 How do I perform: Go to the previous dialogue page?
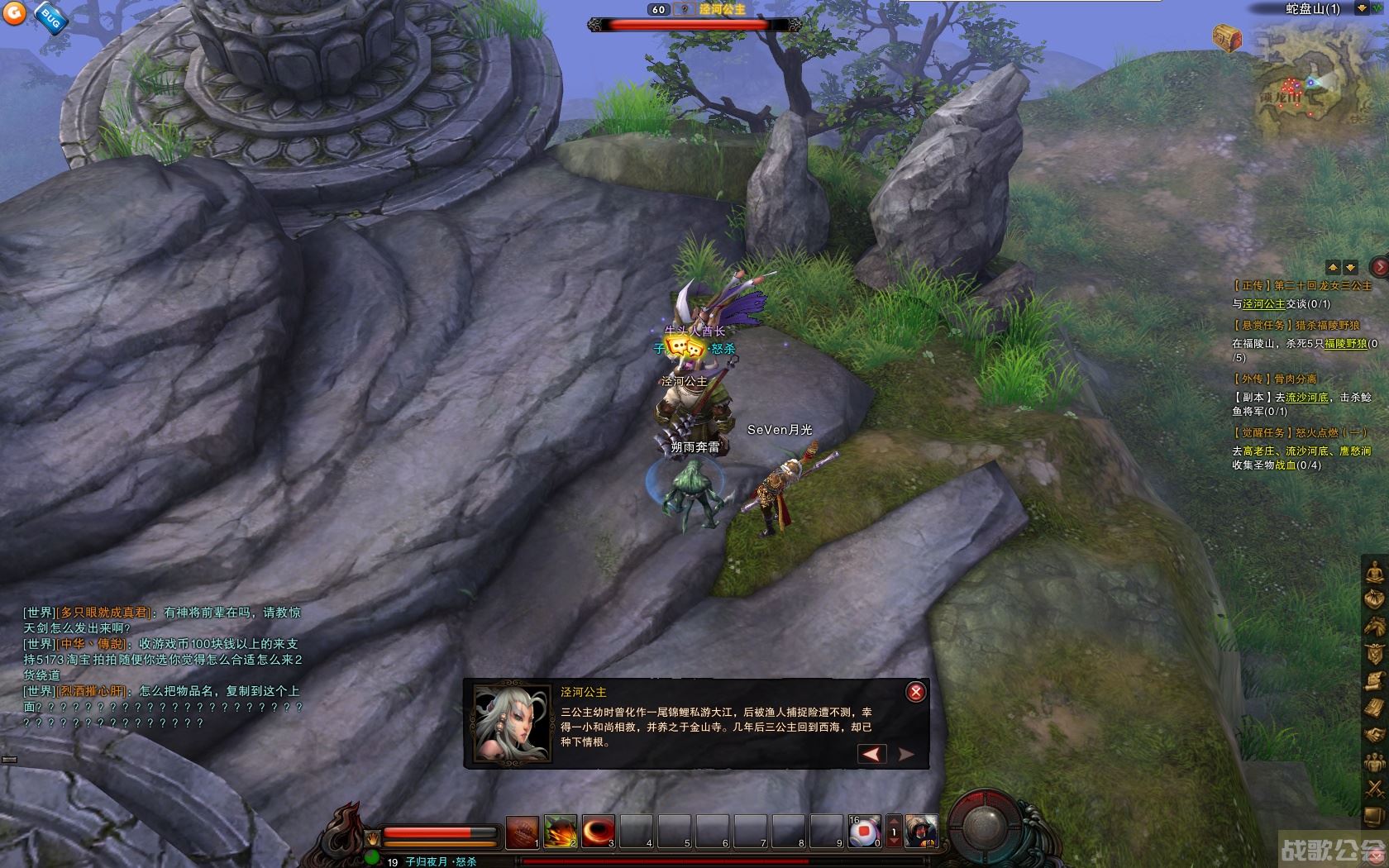click(871, 753)
